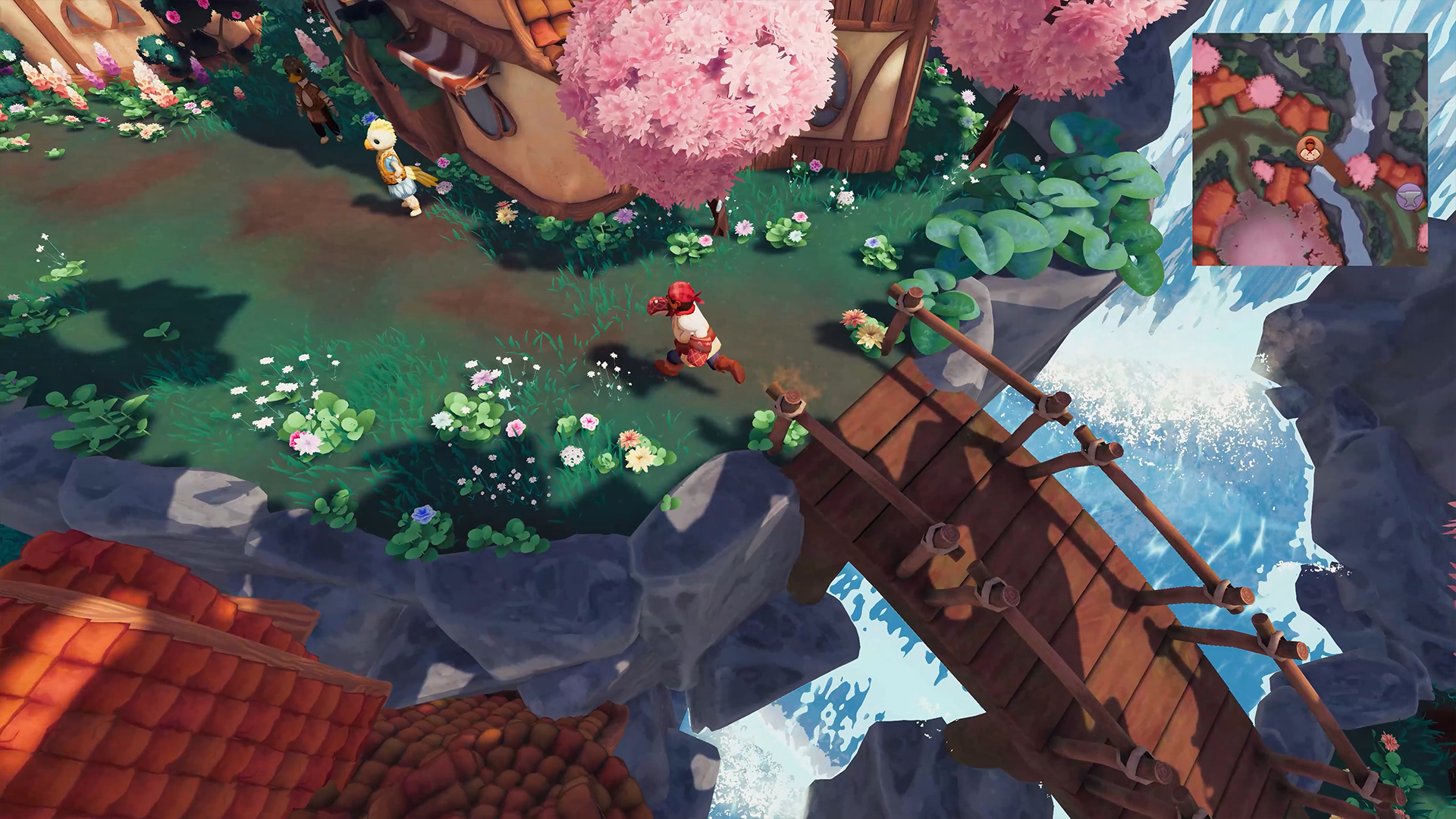Image resolution: width=1456 pixels, height=819 pixels.
Task: Select the player portrait marker on the minimap
Action: 1310,149
